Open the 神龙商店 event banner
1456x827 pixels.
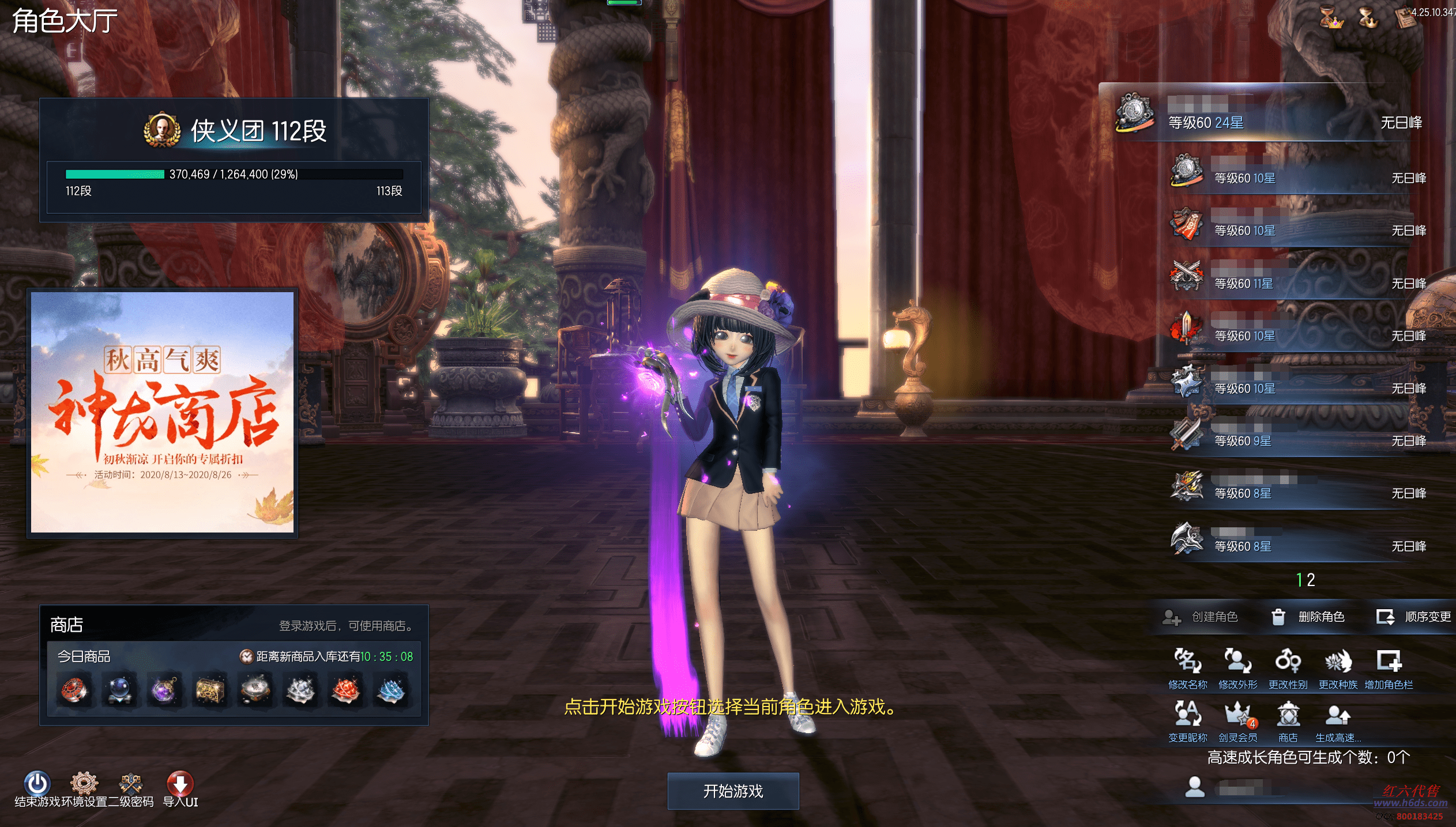(x=162, y=412)
